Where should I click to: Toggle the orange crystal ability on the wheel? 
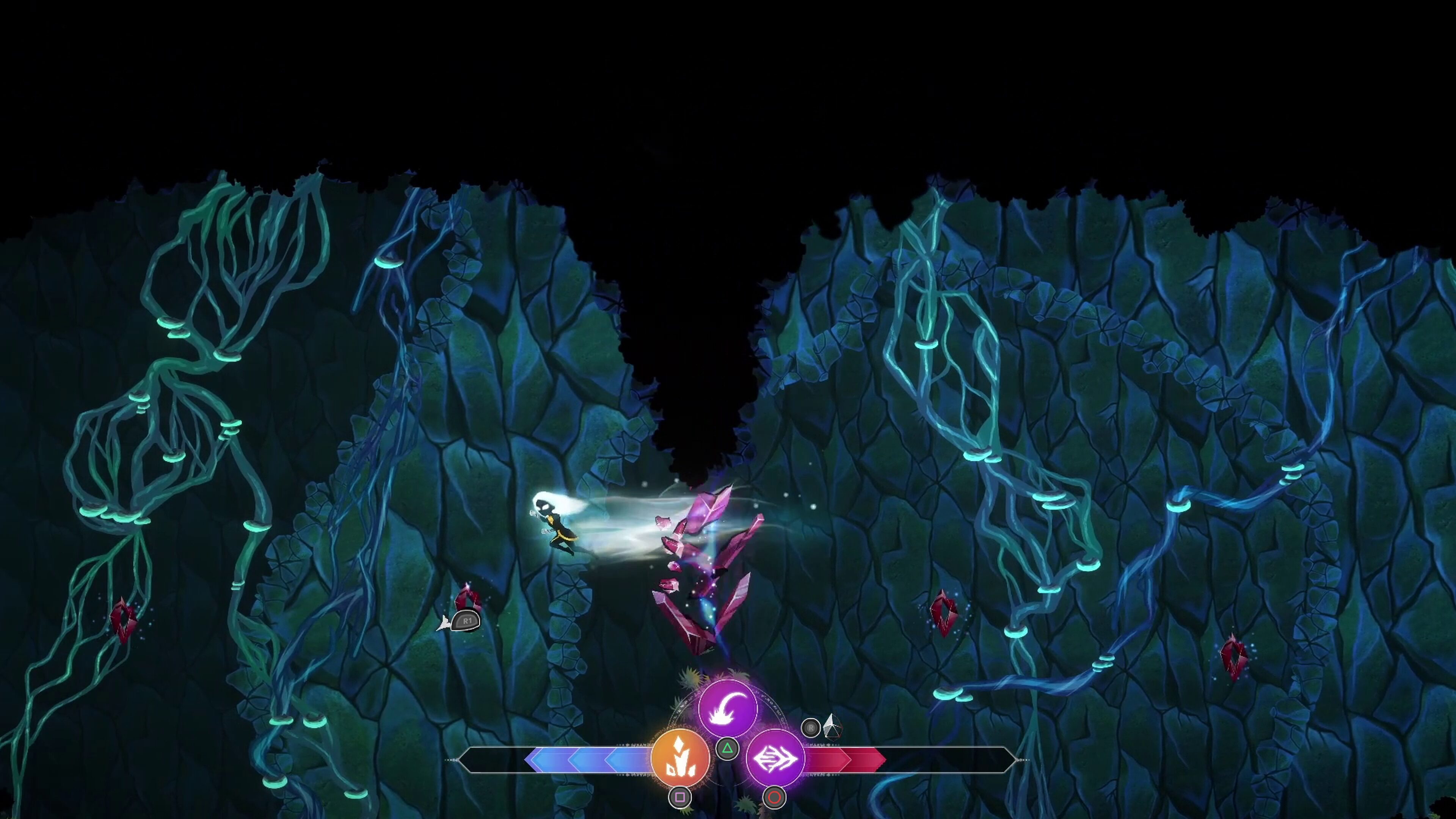(681, 758)
